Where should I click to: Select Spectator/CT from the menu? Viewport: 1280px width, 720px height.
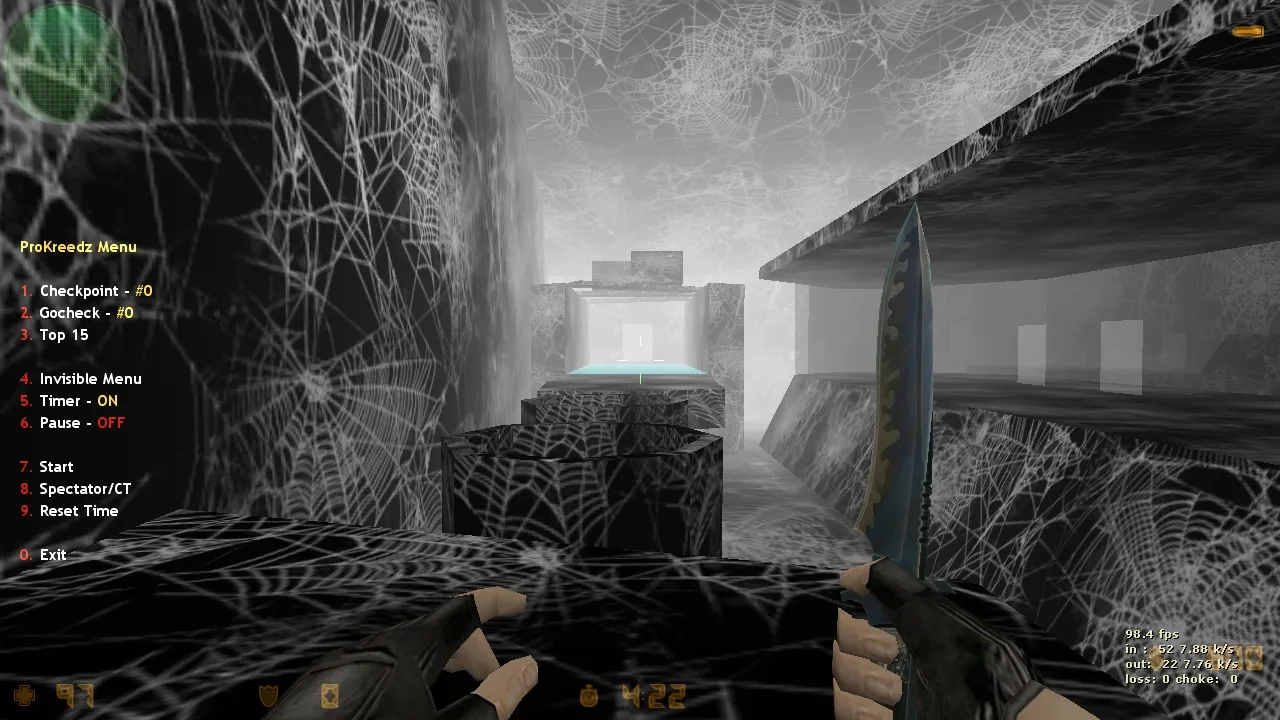pyautogui.click(x=86, y=489)
